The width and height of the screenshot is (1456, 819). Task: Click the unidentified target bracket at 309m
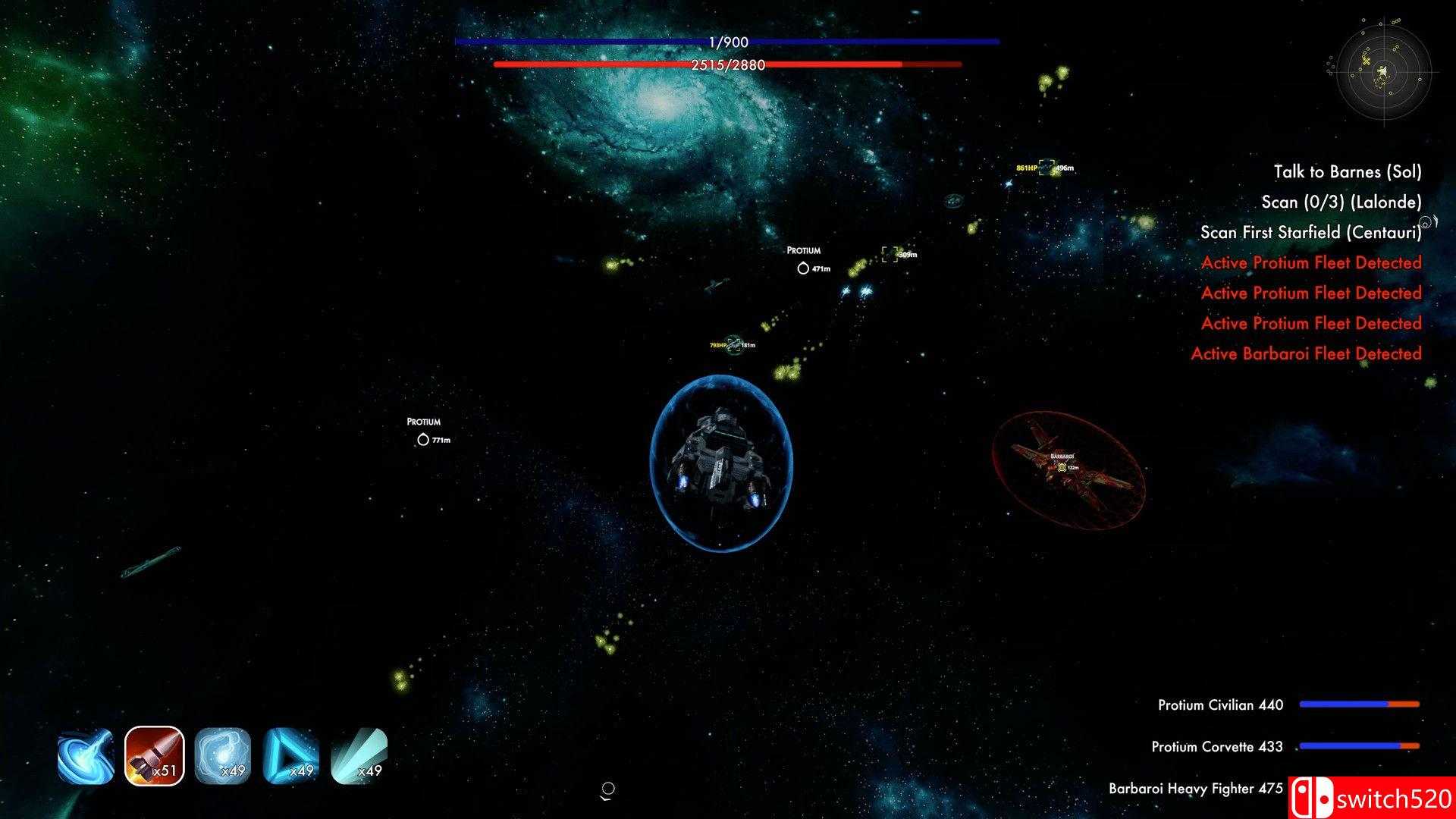tap(889, 253)
